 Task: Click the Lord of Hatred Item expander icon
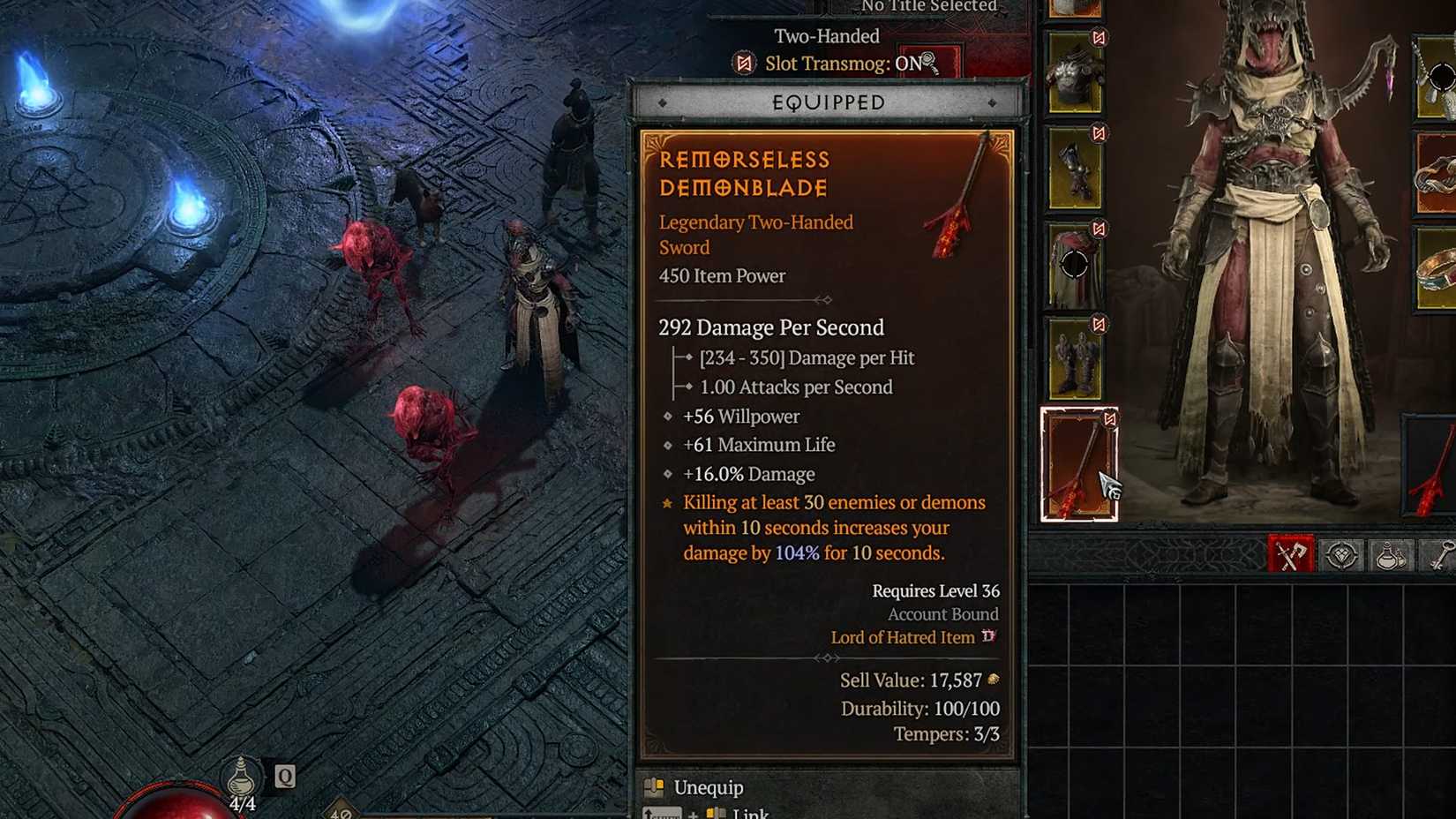[x=990, y=637]
